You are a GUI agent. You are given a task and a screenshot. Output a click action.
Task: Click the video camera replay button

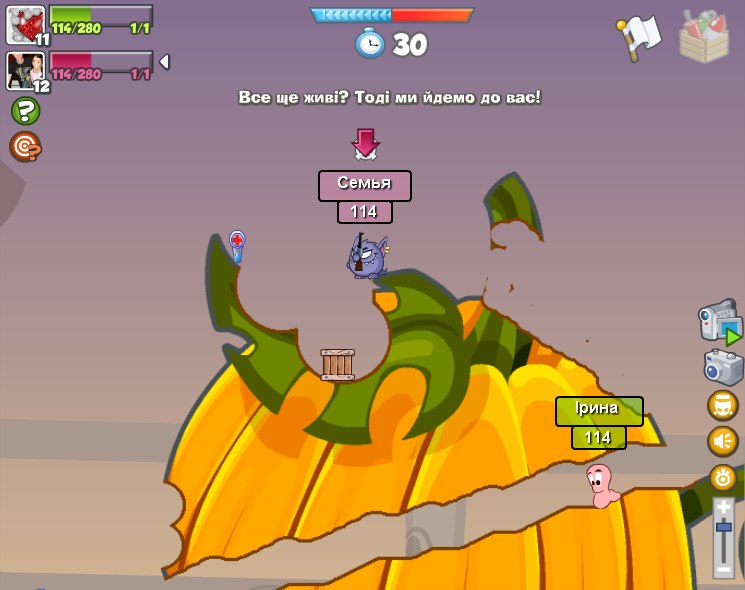point(719,323)
